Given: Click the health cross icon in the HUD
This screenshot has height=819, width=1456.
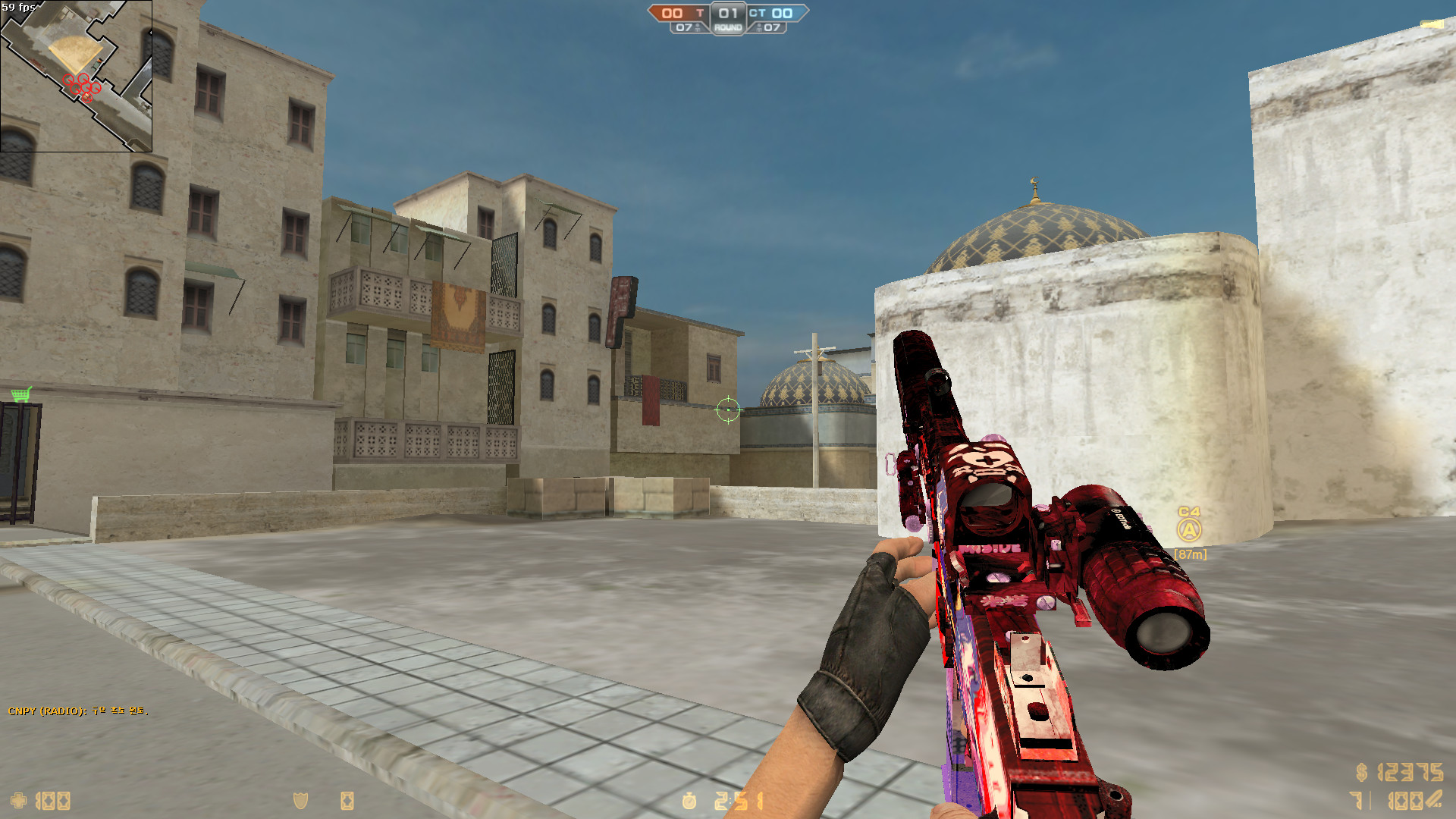Looking at the screenshot, I should tap(19, 801).
